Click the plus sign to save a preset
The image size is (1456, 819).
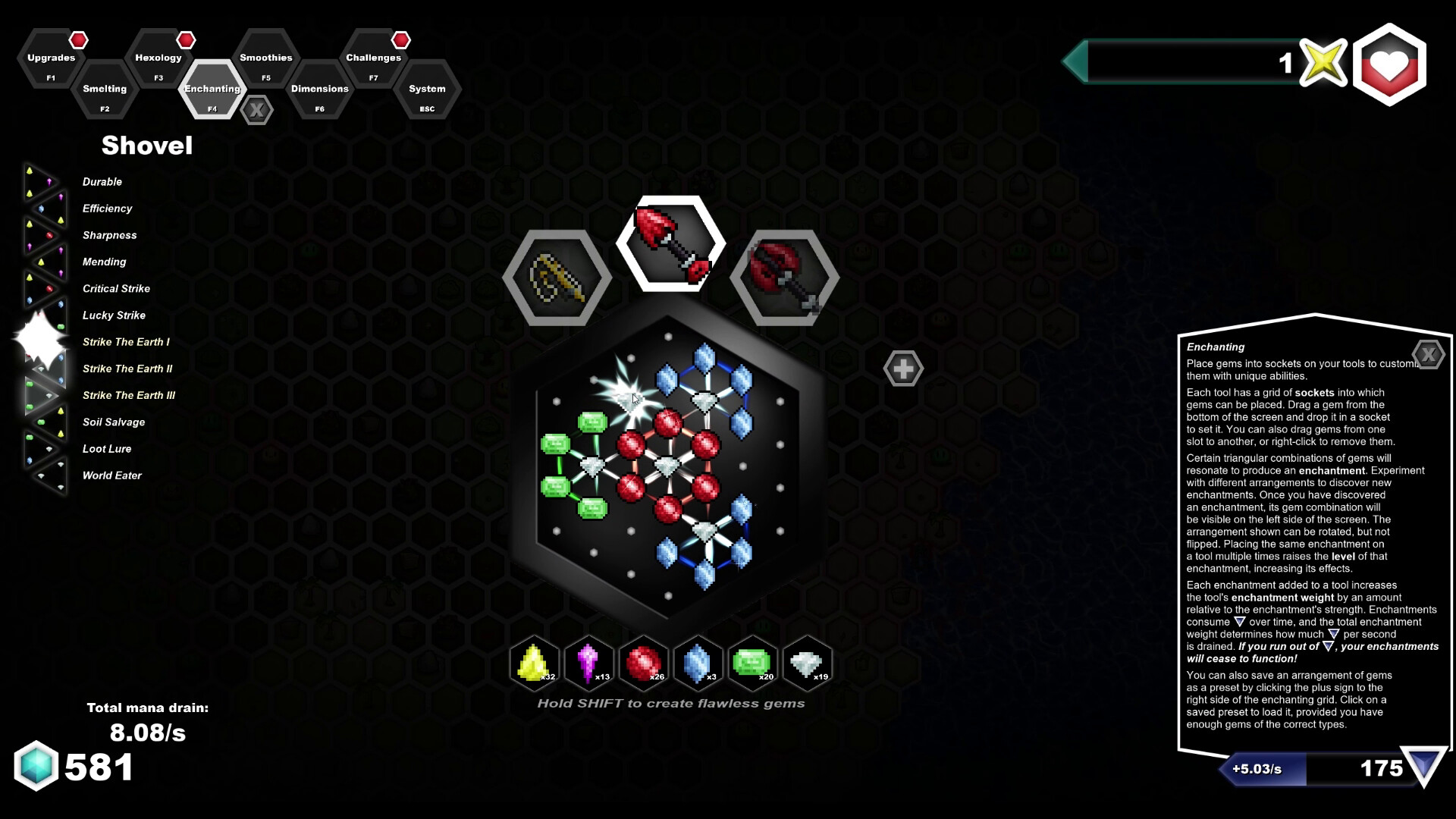click(x=903, y=368)
